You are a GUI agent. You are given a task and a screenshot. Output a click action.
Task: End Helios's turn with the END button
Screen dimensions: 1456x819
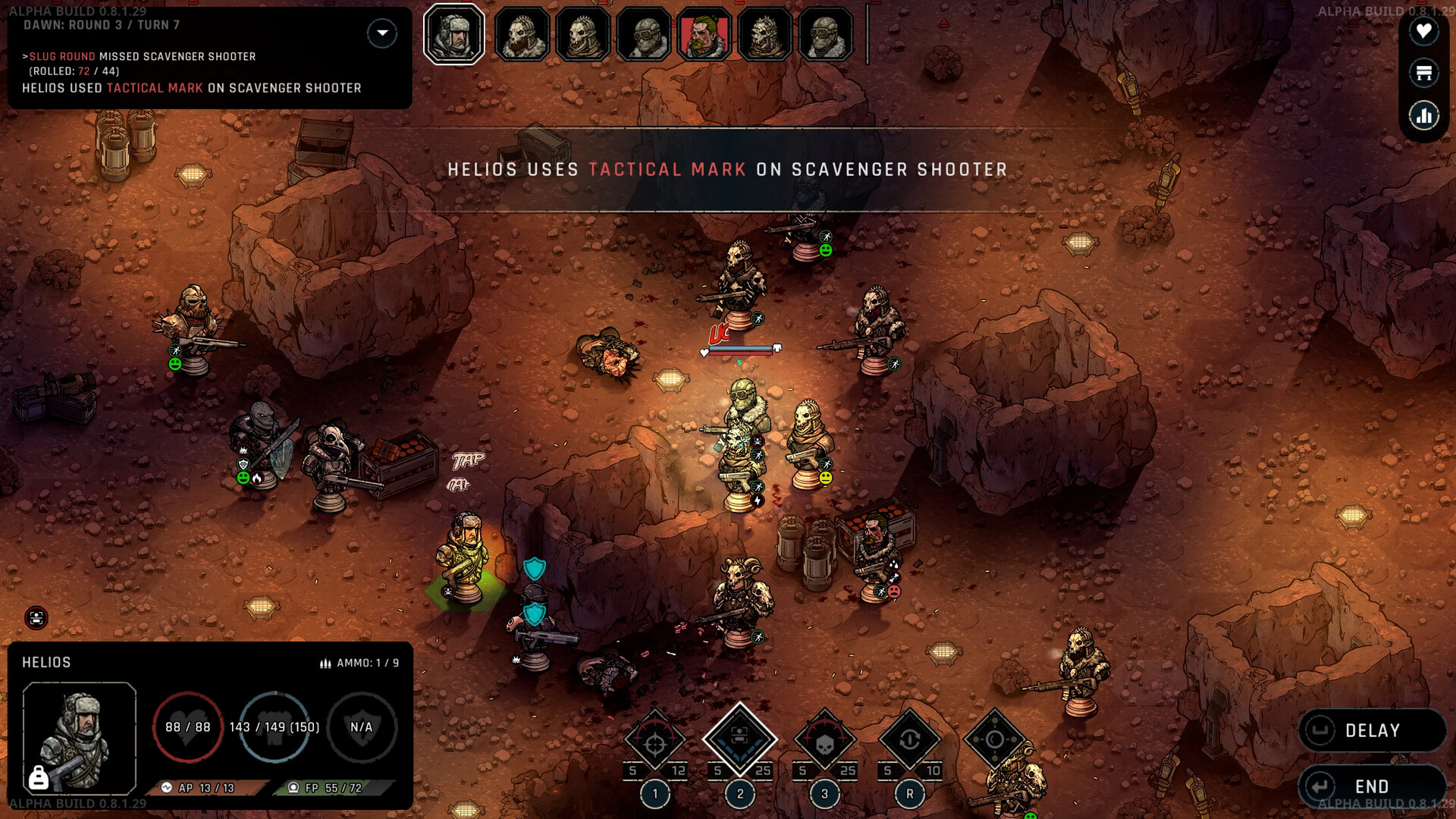click(1371, 786)
